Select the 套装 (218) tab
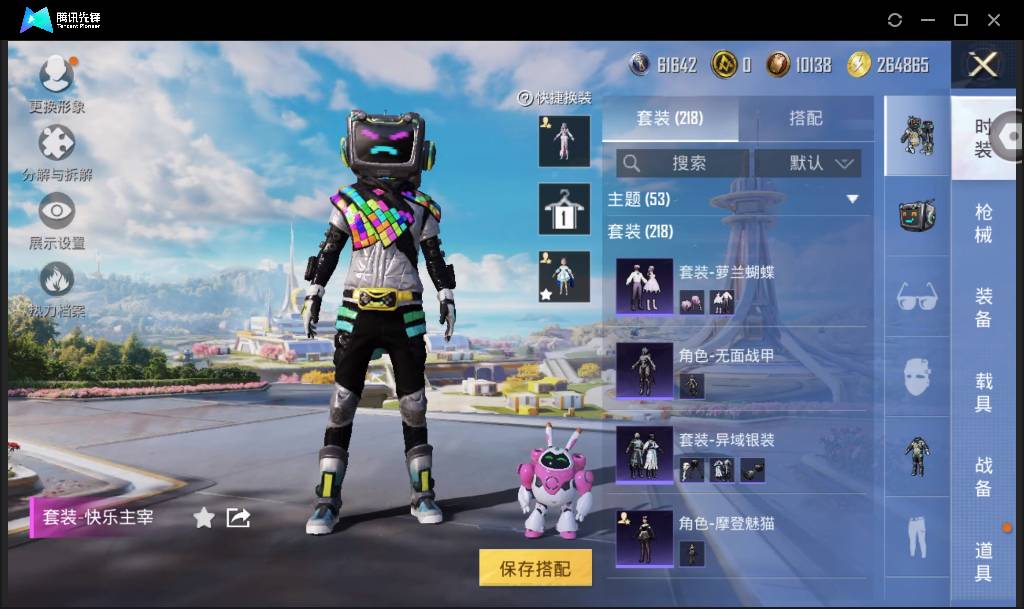The image size is (1024, 609). point(670,118)
